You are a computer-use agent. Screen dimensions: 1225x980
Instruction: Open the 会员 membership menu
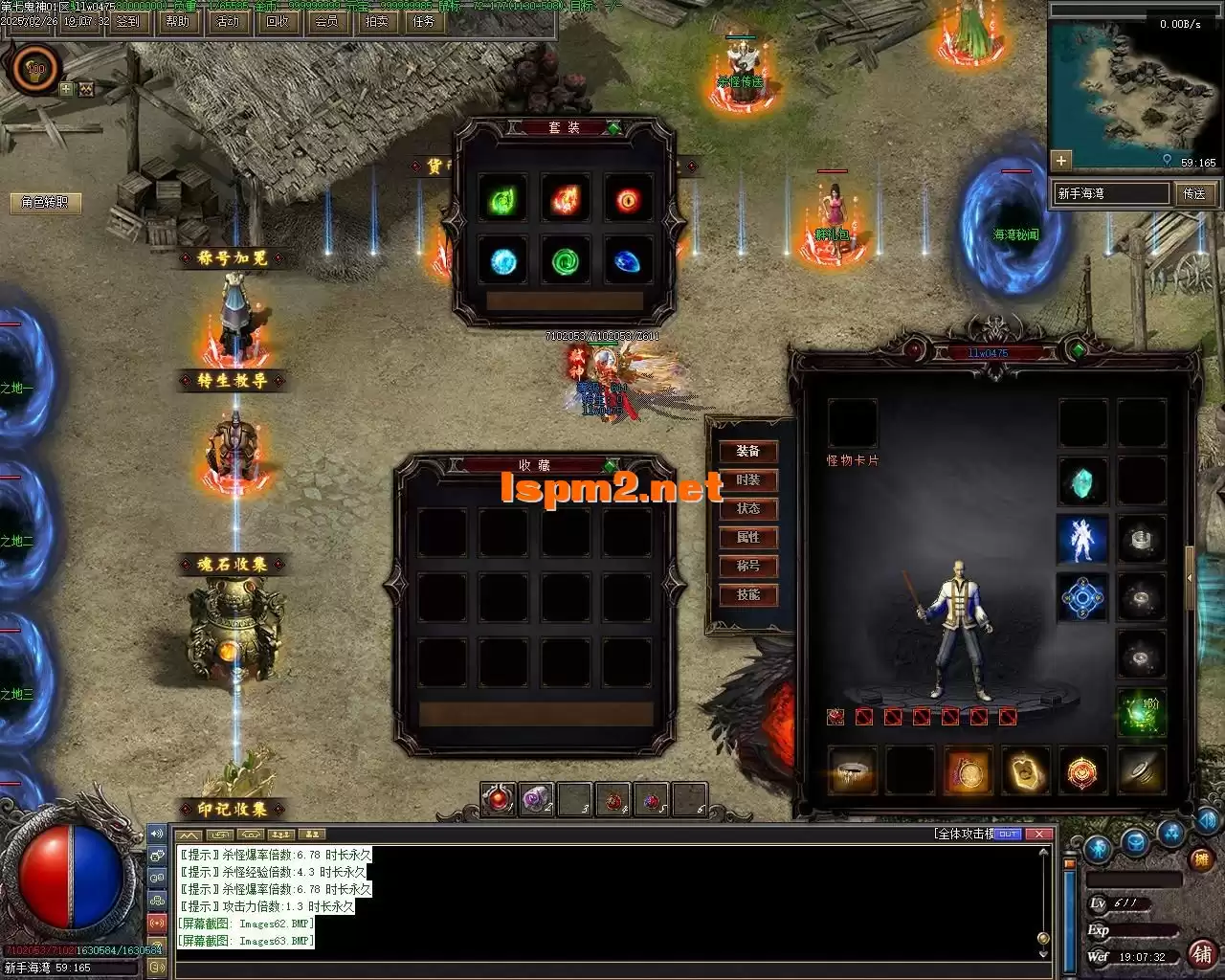click(x=326, y=21)
